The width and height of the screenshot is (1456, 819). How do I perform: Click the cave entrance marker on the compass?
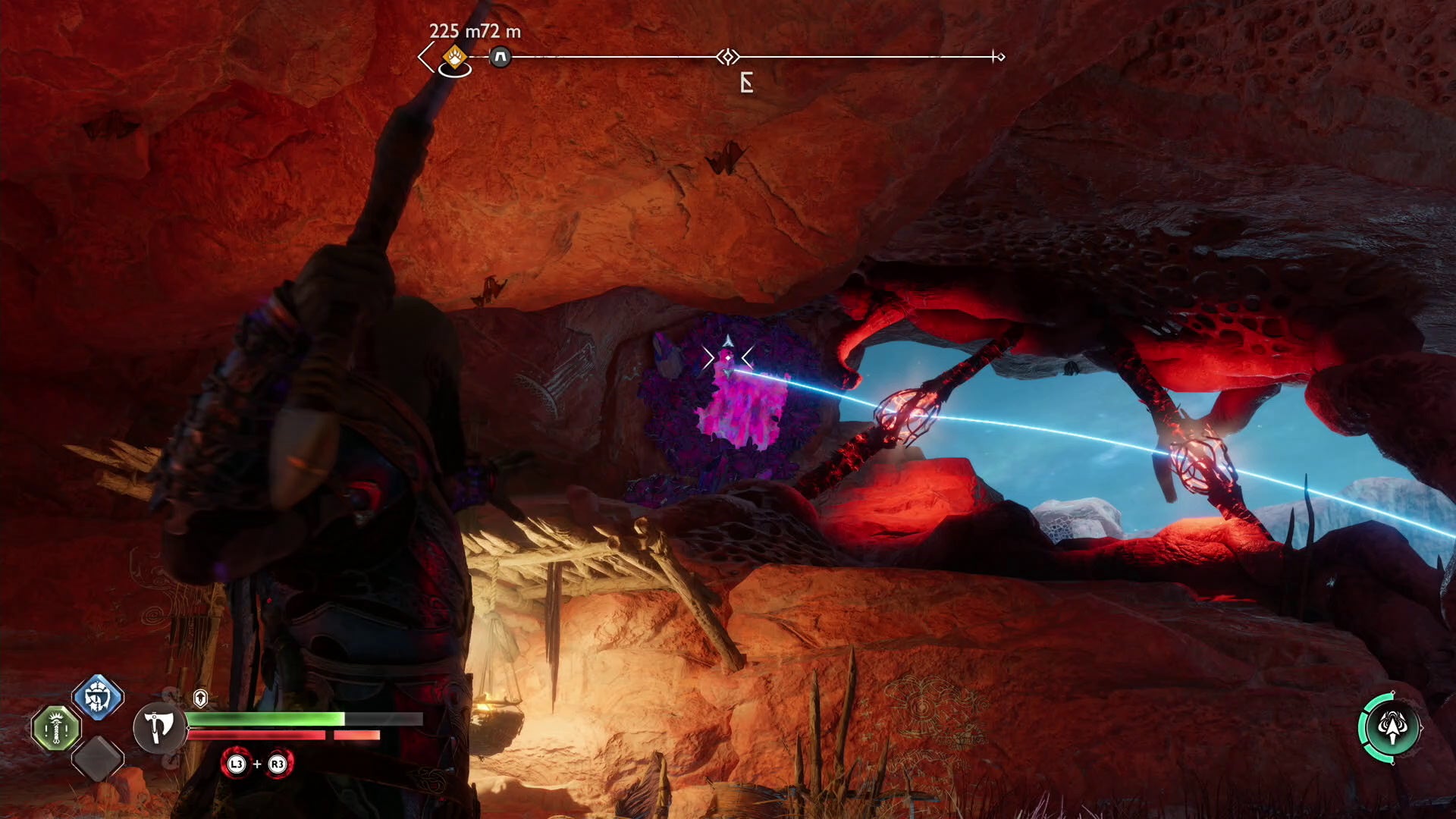point(500,57)
